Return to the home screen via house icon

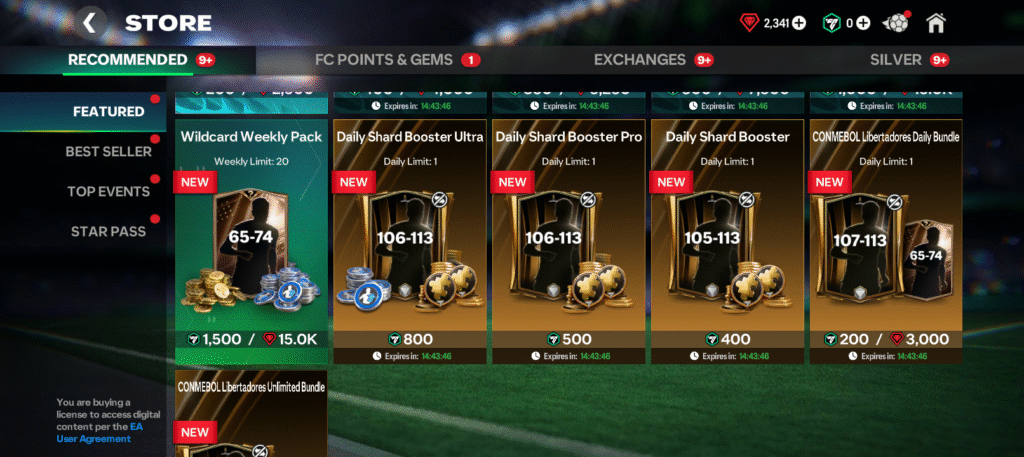936,22
